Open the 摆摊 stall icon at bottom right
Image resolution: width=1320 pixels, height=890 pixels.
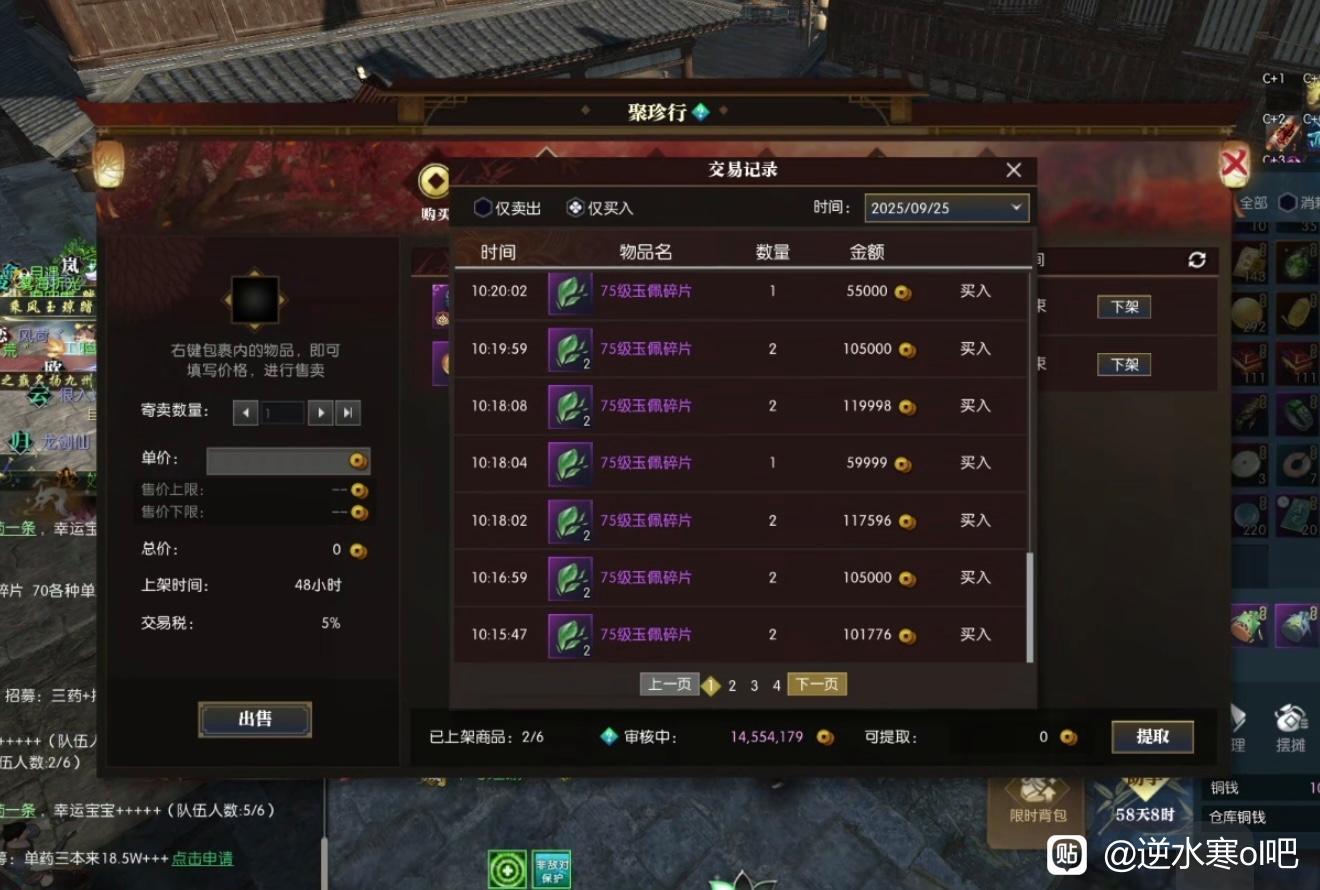[x=1291, y=720]
